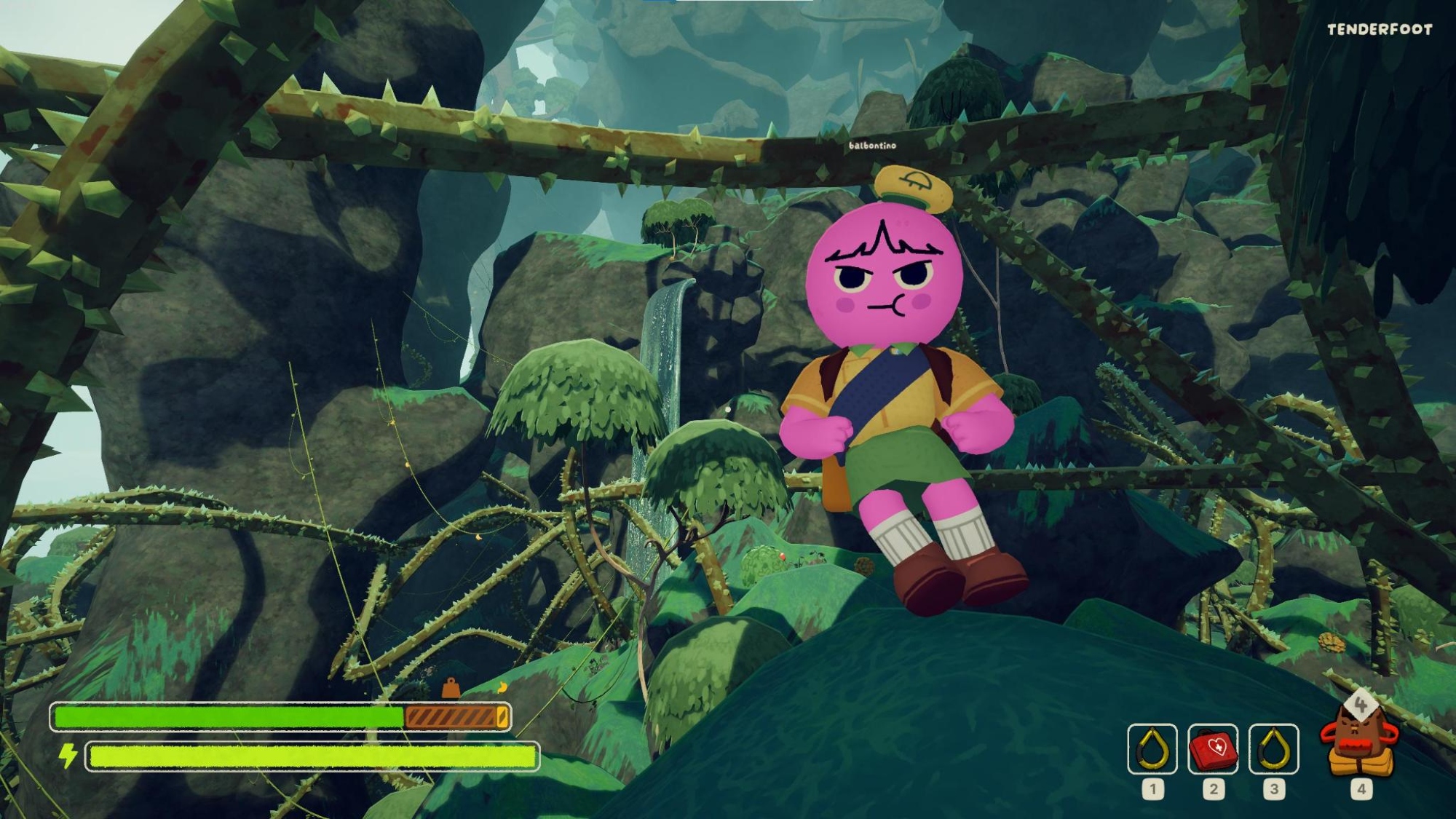Open the brown backpack slot
This screenshot has width=1456, height=819.
point(1359,744)
